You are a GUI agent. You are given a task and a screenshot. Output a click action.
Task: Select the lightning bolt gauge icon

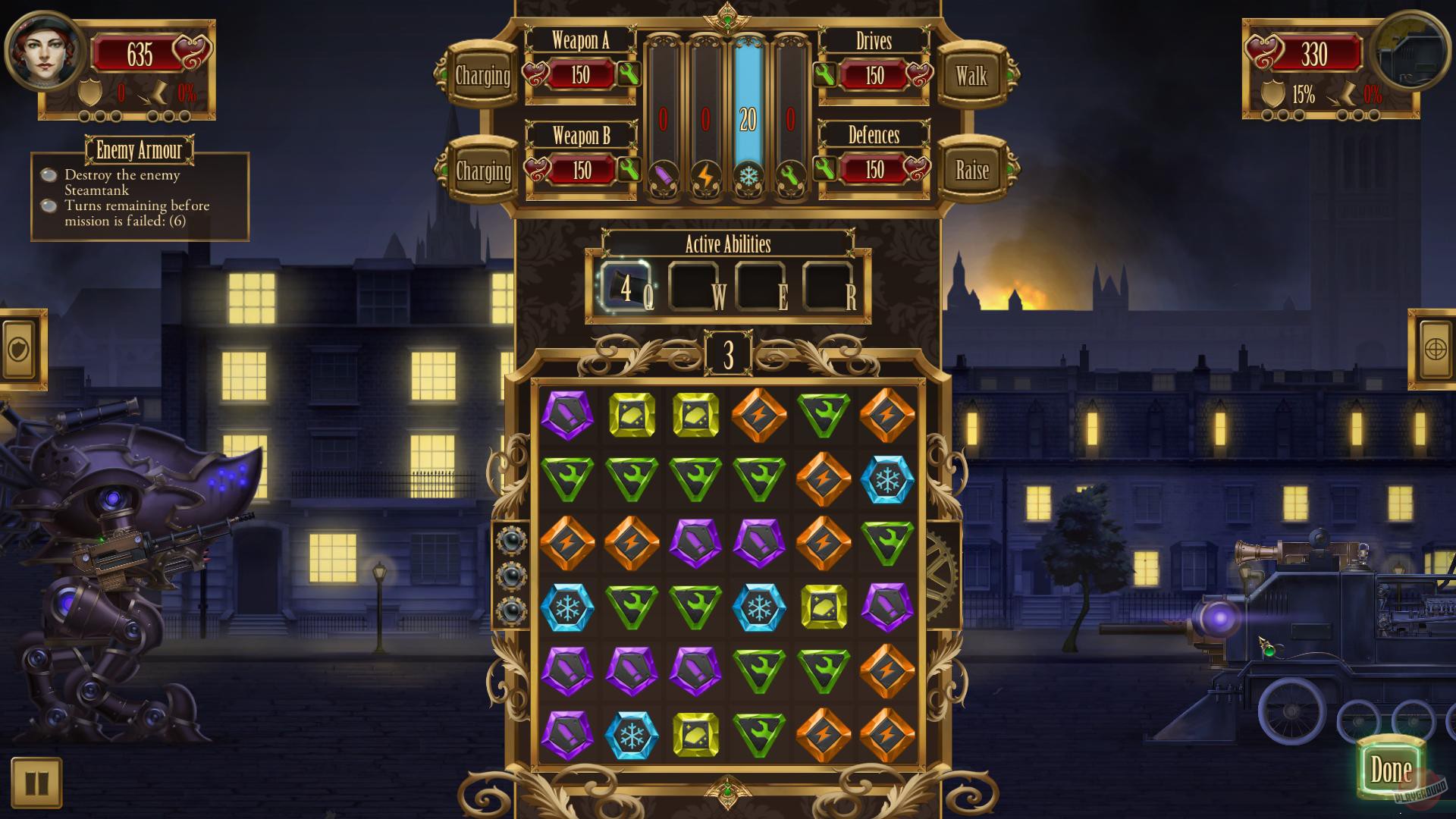click(x=707, y=174)
